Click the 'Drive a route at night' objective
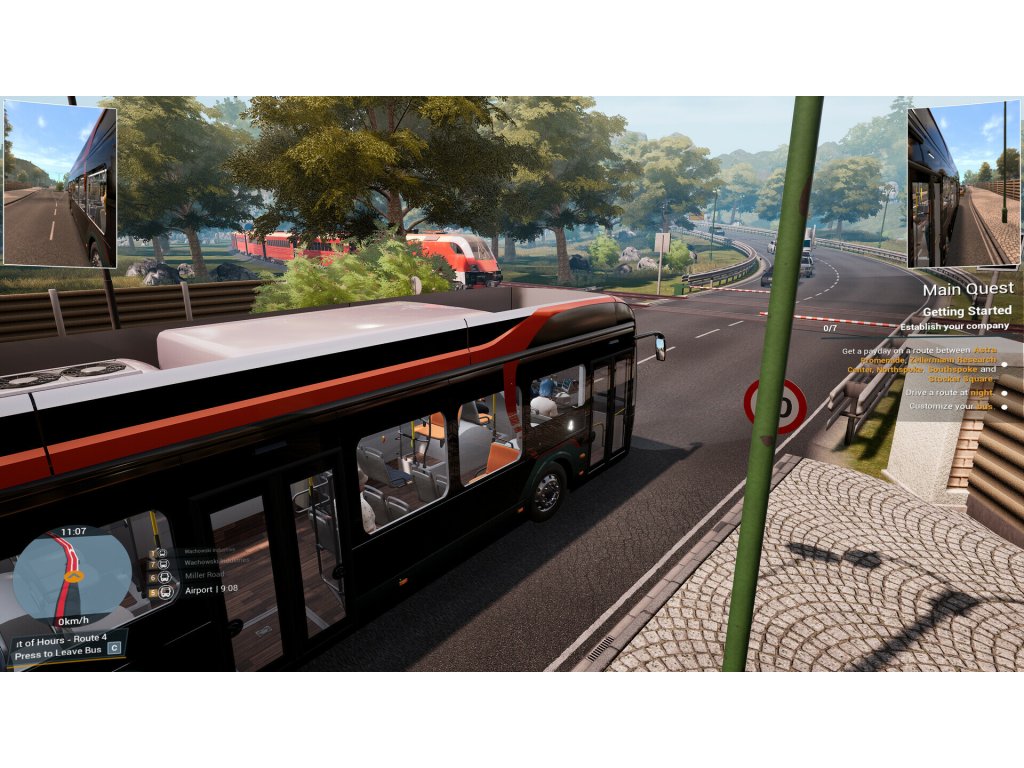The image size is (1024, 768). pyautogui.click(x=950, y=392)
